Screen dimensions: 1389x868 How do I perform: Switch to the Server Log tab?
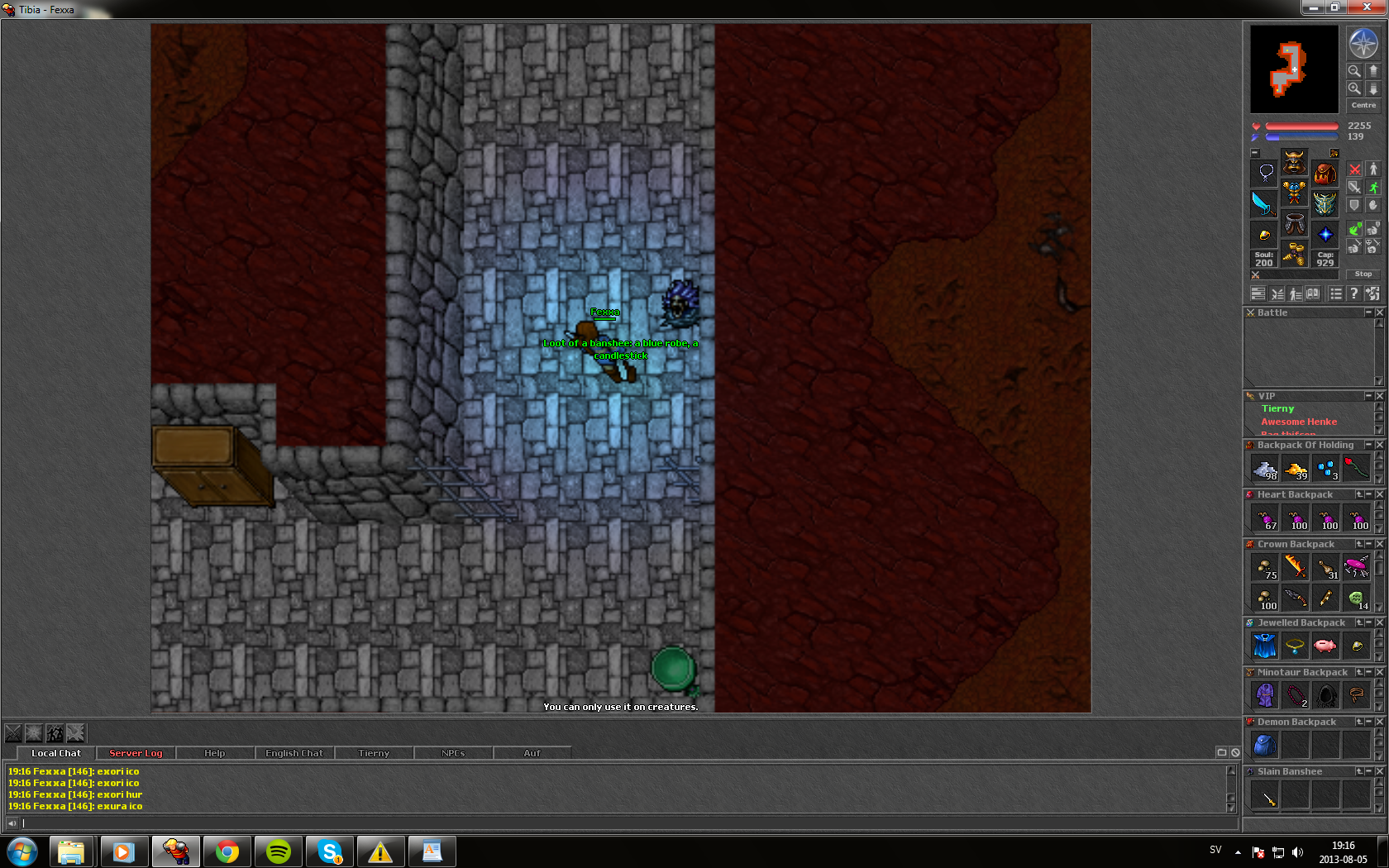pyautogui.click(x=136, y=753)
